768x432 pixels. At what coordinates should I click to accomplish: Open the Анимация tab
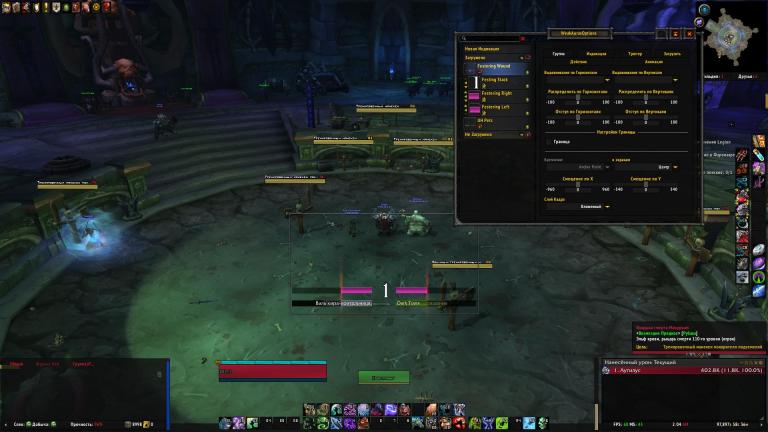click(652, 61)
